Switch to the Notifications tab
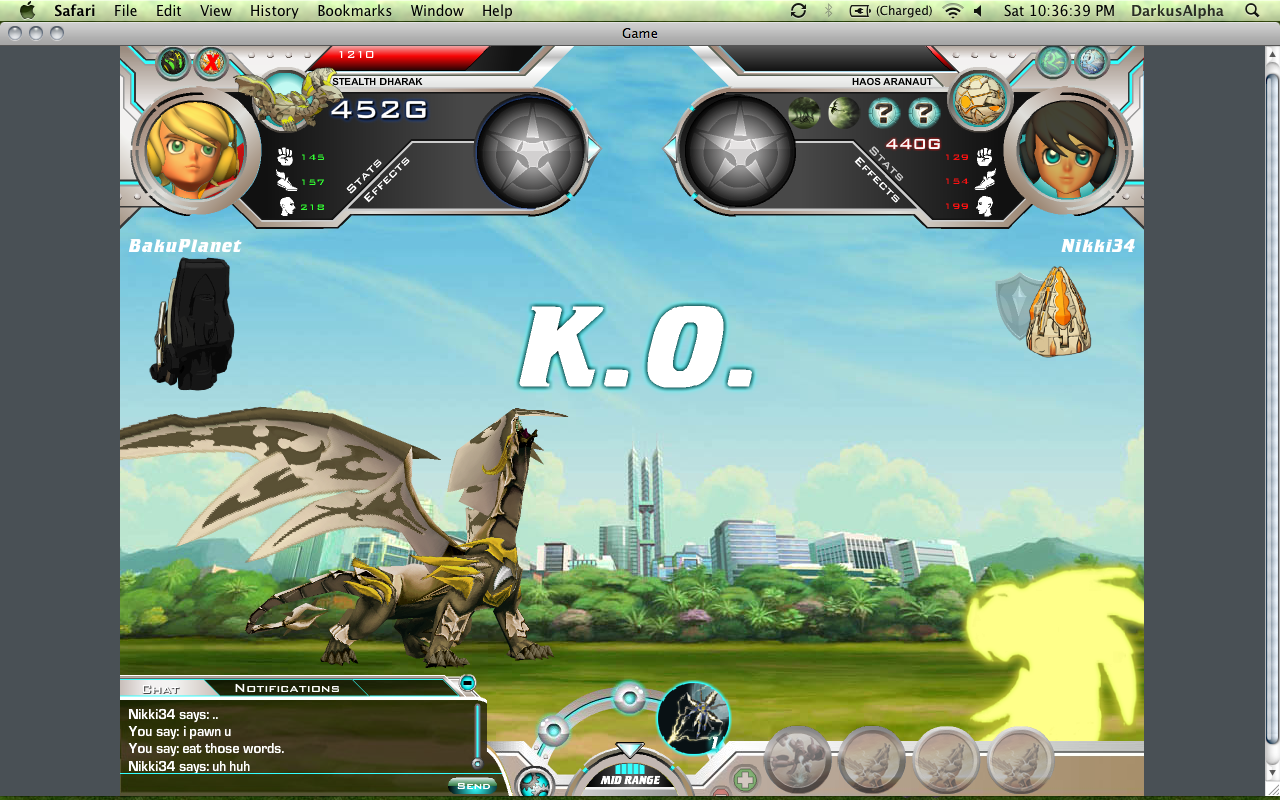This screenshot has height=800, width=1280. [x=287, y=688]
